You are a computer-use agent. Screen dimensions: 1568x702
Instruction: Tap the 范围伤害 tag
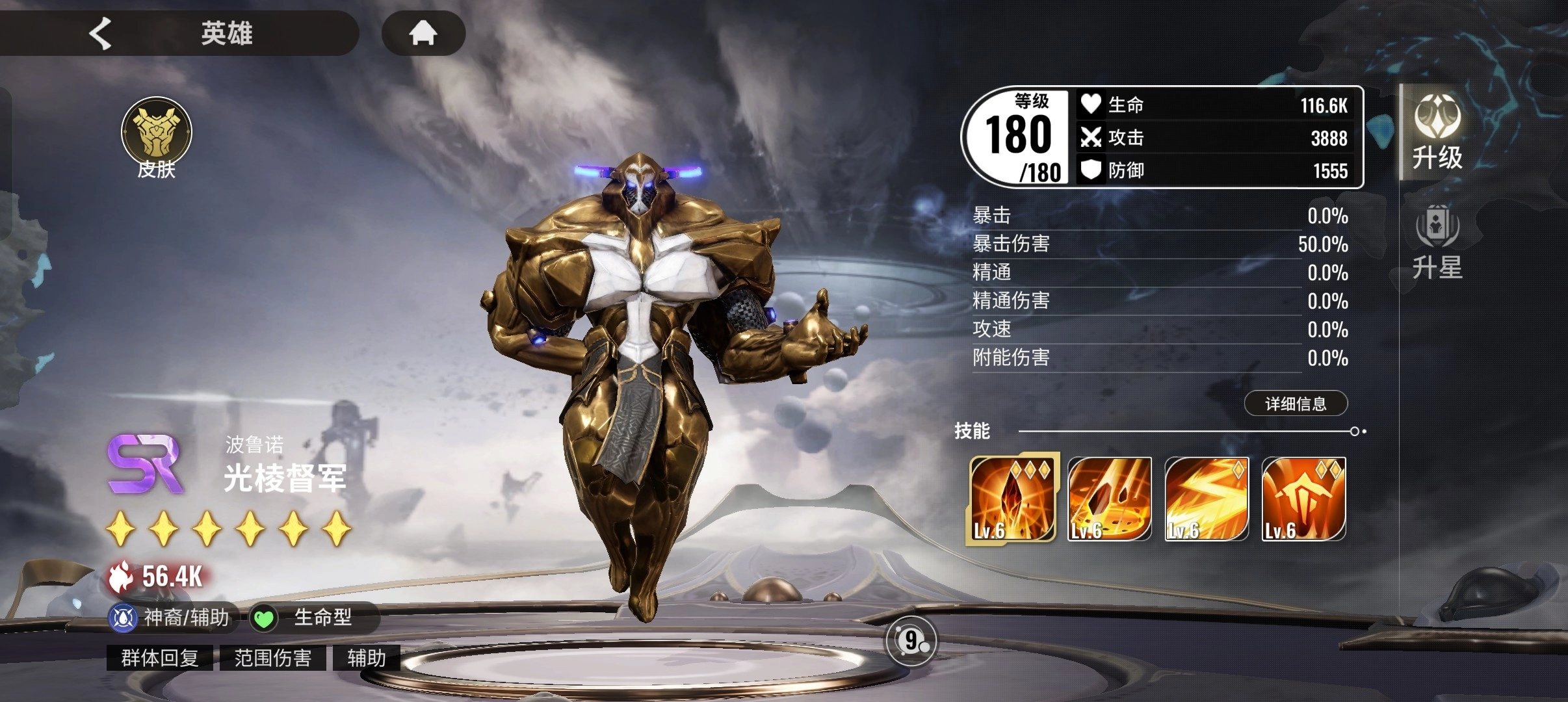(x=273, y=658)
